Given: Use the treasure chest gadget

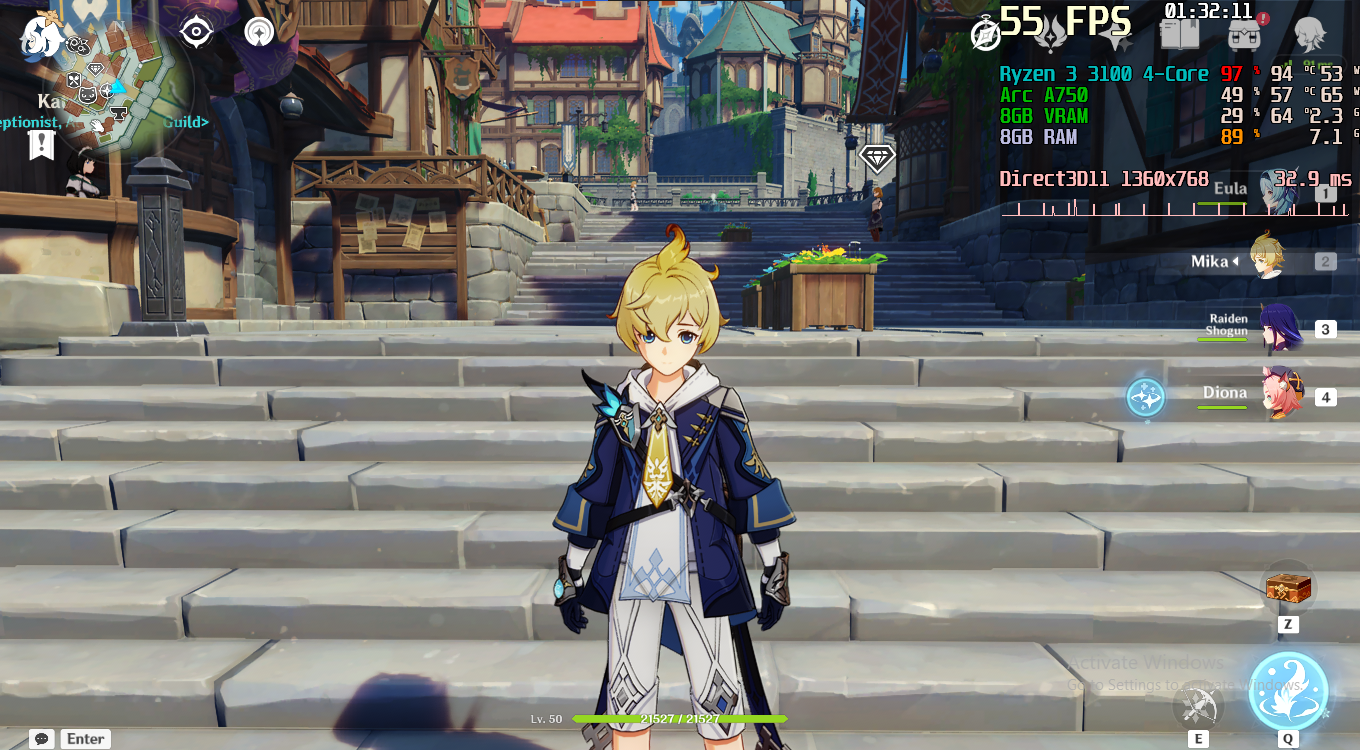Looking at the screenshot, I should [1287, 588].
